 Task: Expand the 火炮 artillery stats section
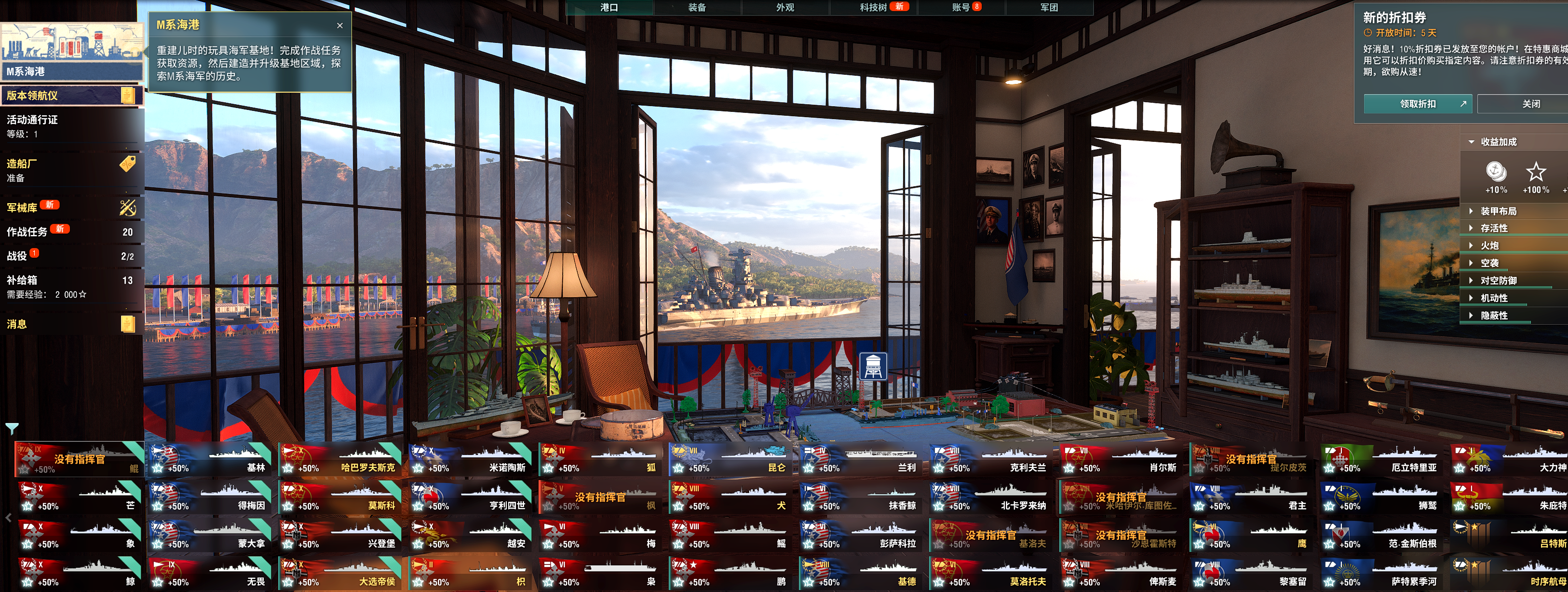[1489, 246]
